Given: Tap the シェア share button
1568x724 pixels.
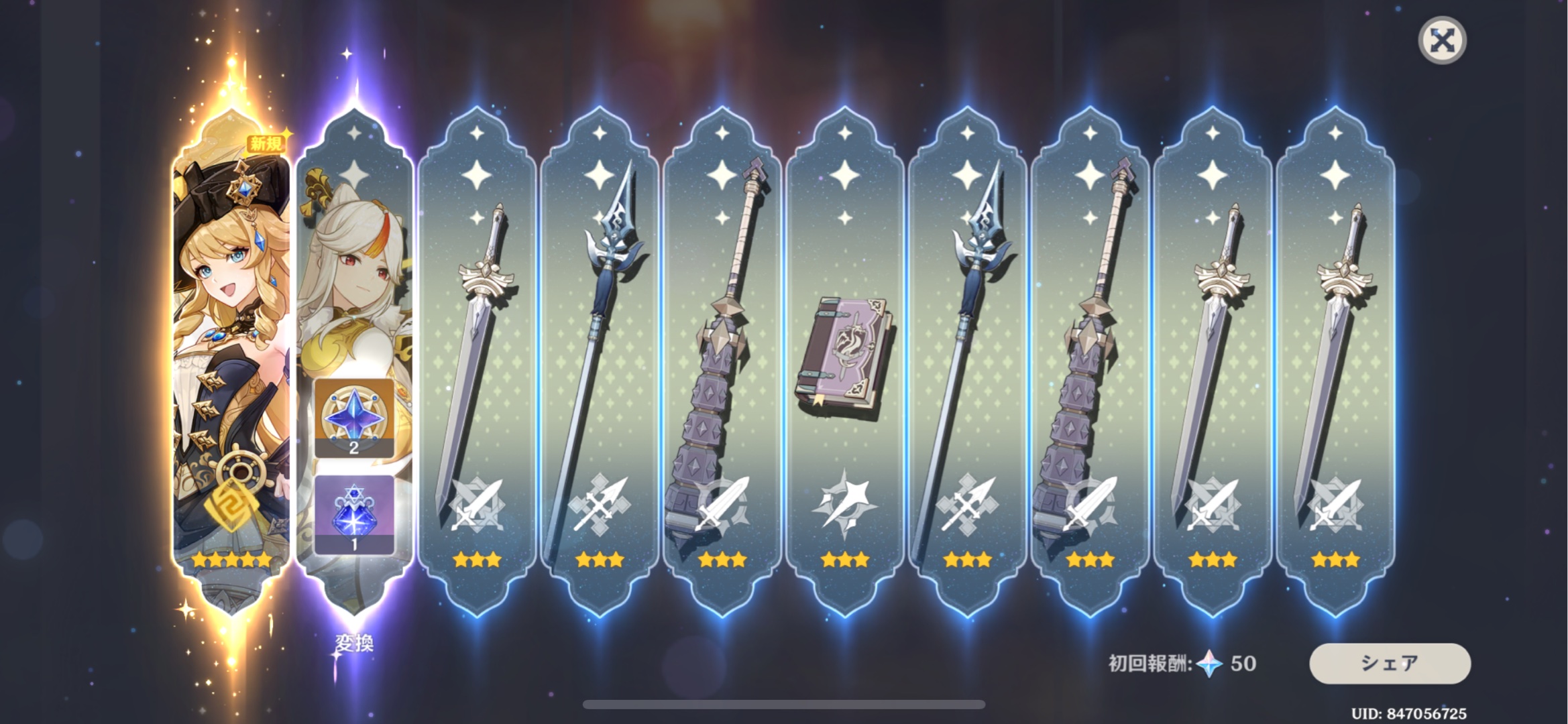Looking at the screenshot, I should click(1390, 663).
